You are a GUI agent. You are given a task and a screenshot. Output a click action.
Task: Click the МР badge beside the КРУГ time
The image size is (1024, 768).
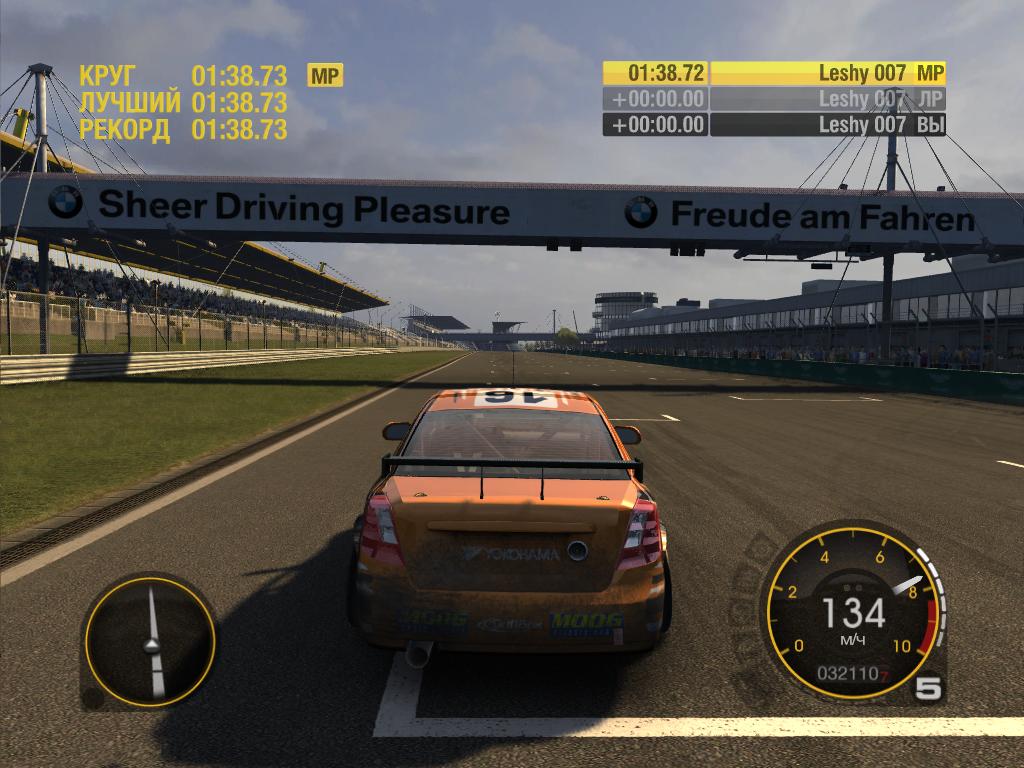click(325, 75)
